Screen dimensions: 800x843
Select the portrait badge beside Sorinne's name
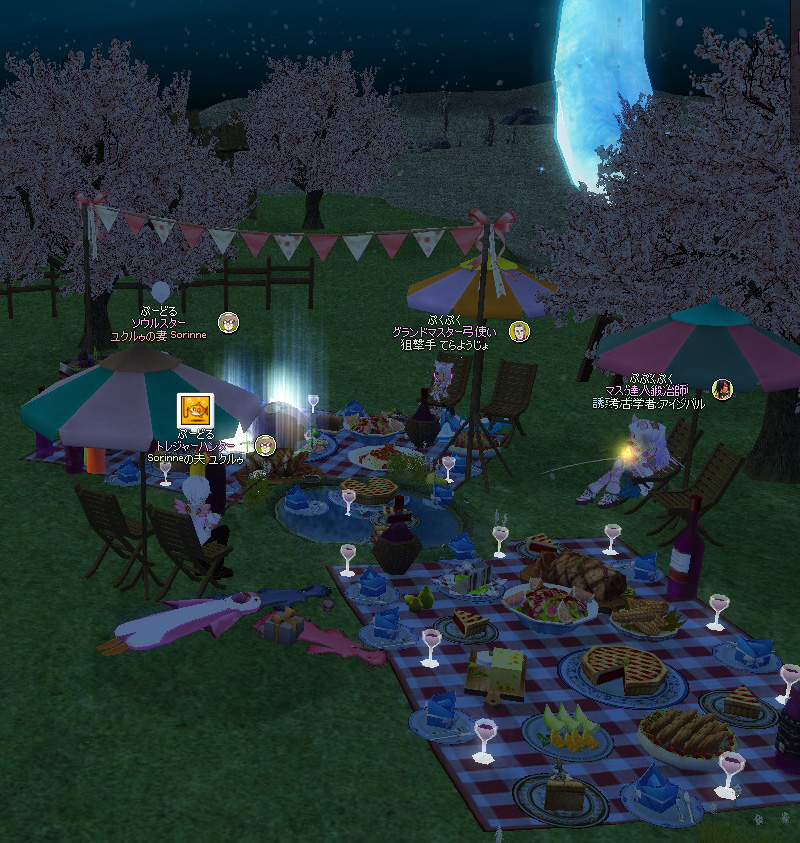click(x=229, y=322)
